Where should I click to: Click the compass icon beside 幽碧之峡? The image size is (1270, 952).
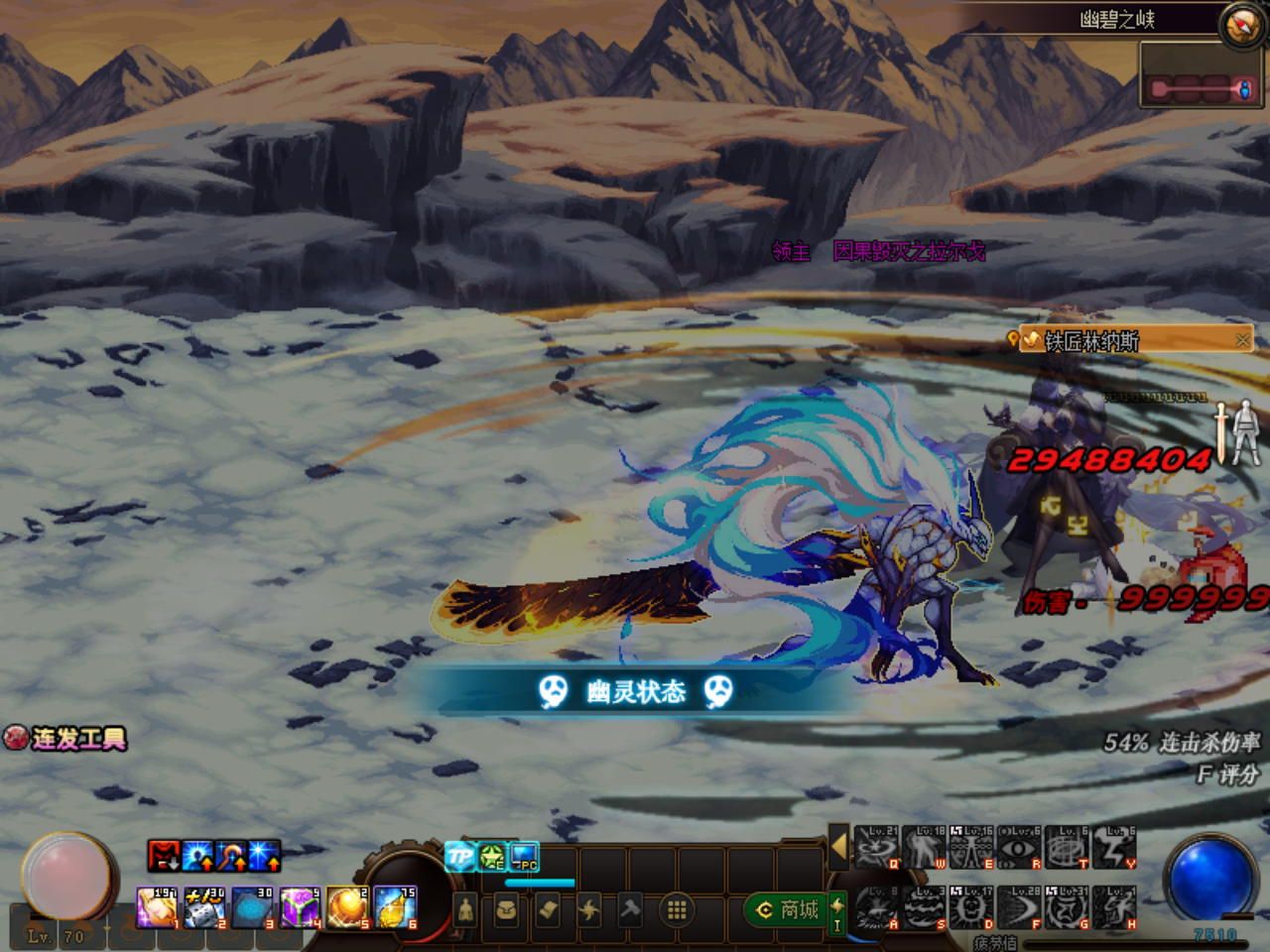[x=1240, y=24]
